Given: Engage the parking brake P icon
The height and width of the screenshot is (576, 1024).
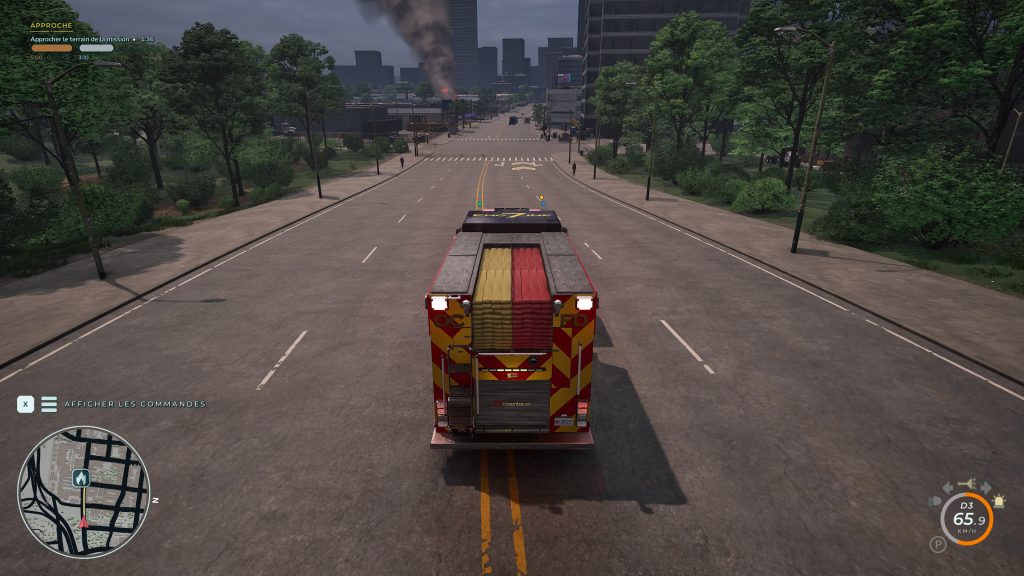Looking at the screenshot, I should point(937,544).
